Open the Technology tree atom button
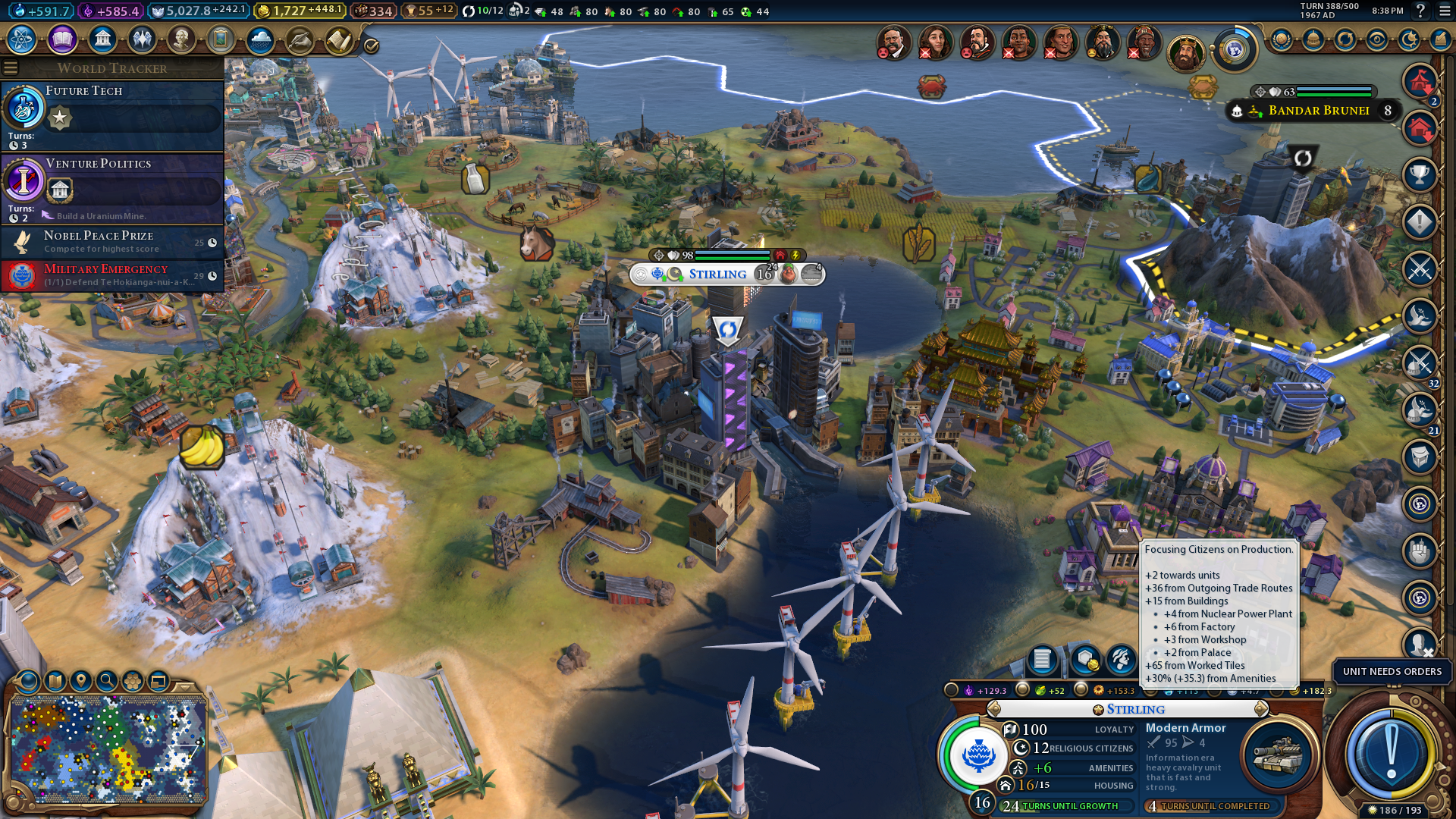Image resolution: width=1456 pixels, height=819 pixels. tap(22, 39)
